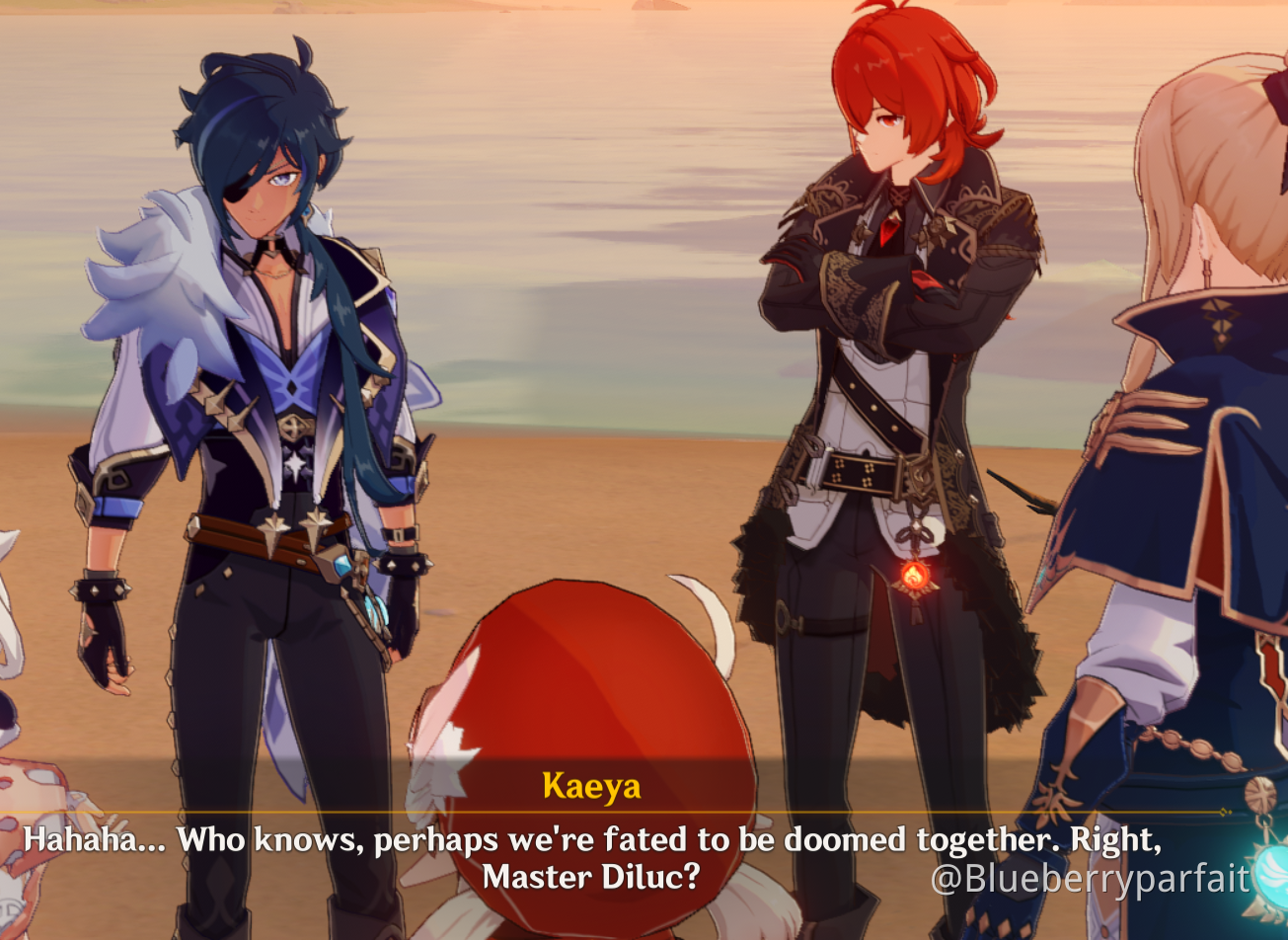This screenshot has width=1288, height=940.
Task: Click the words Master Diluc in the dialogue
Action: coord(592,875)
